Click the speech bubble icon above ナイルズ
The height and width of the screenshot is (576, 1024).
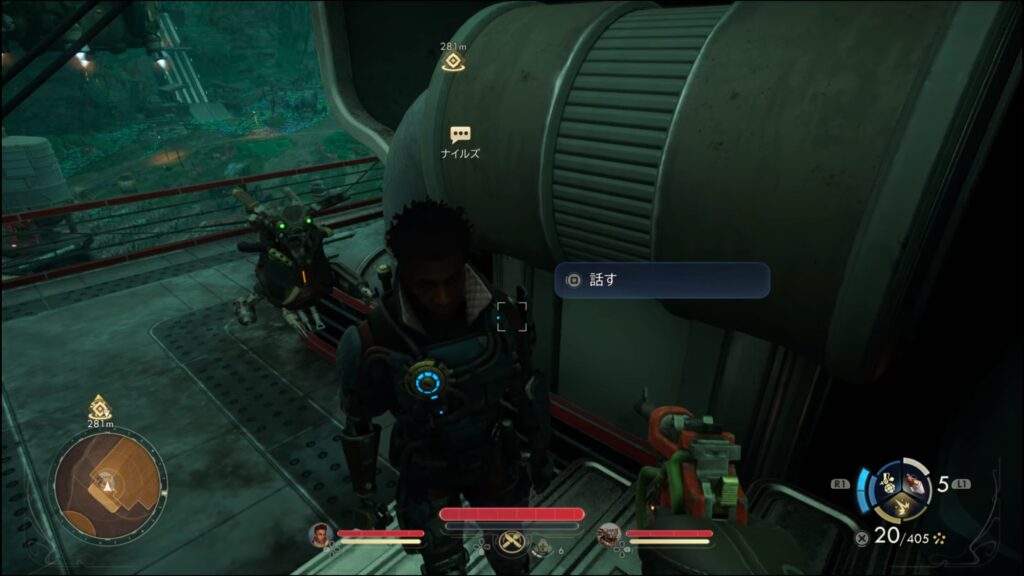click(460, 135)
